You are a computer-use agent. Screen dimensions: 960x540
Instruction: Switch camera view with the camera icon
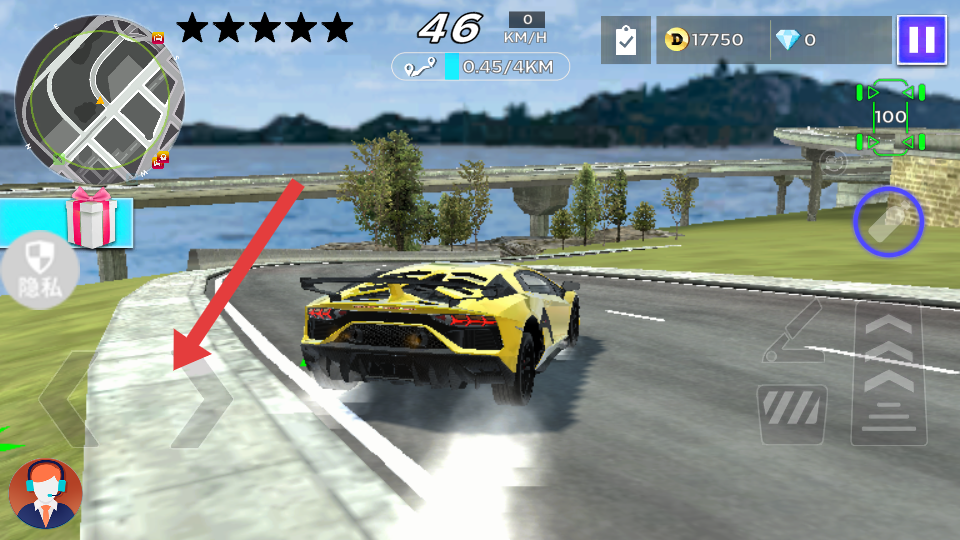coord(832,160)
